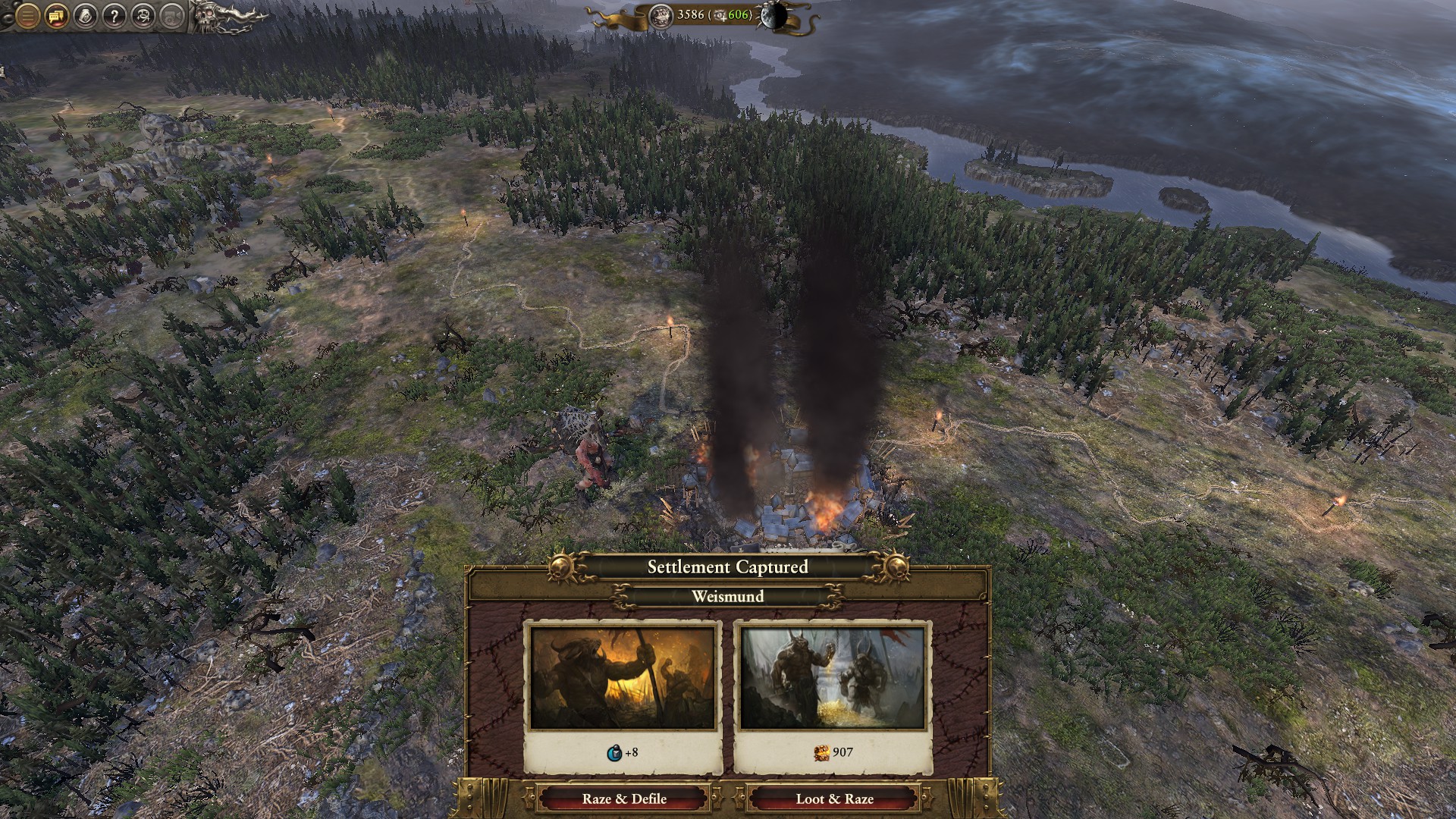This screenshot has height=819, width=1456.
Task: Choose the Loot & Raze button
Action: [834, 799]
